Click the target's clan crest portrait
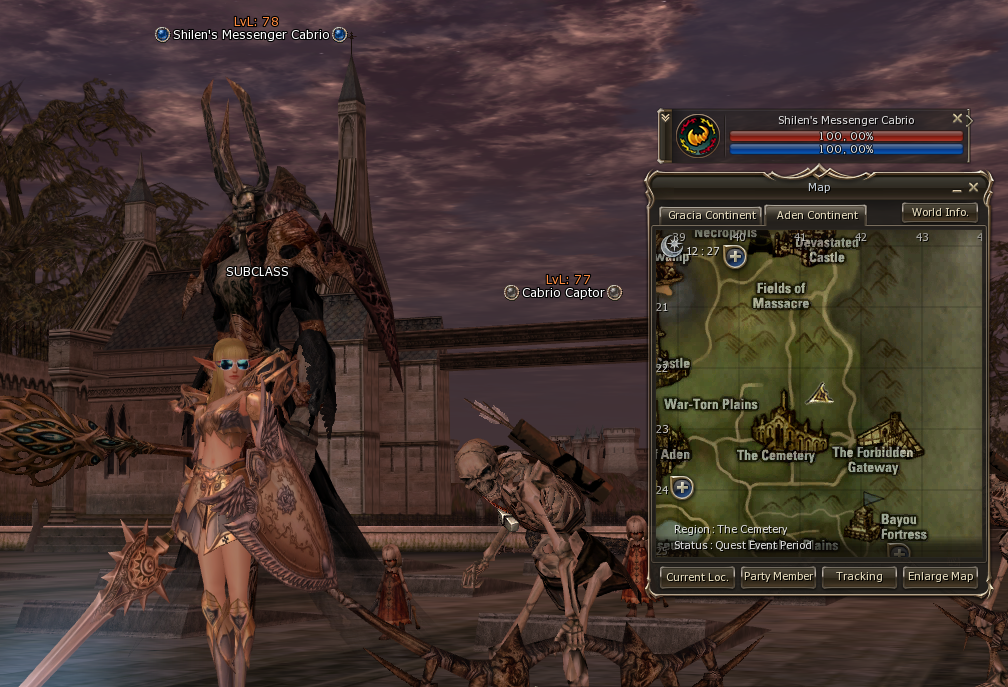Viewport: 1008px width, 687px height. pos(698,136)
